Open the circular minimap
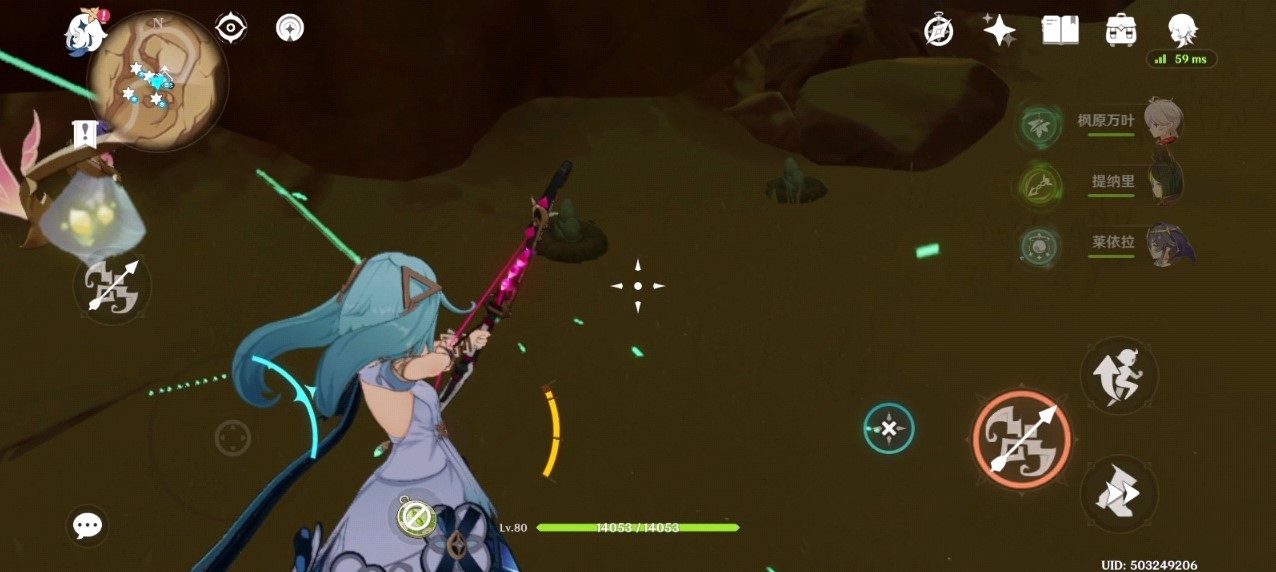 point(158,82)
